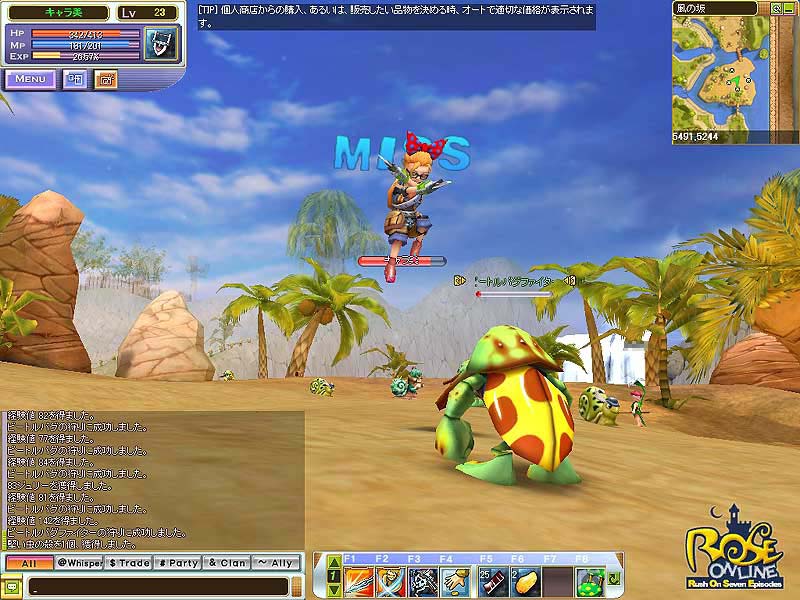The height and width of the screenshot is (600, 800).
Task: Use the F5 red item stack of 25
Action: tap(493, 580)
